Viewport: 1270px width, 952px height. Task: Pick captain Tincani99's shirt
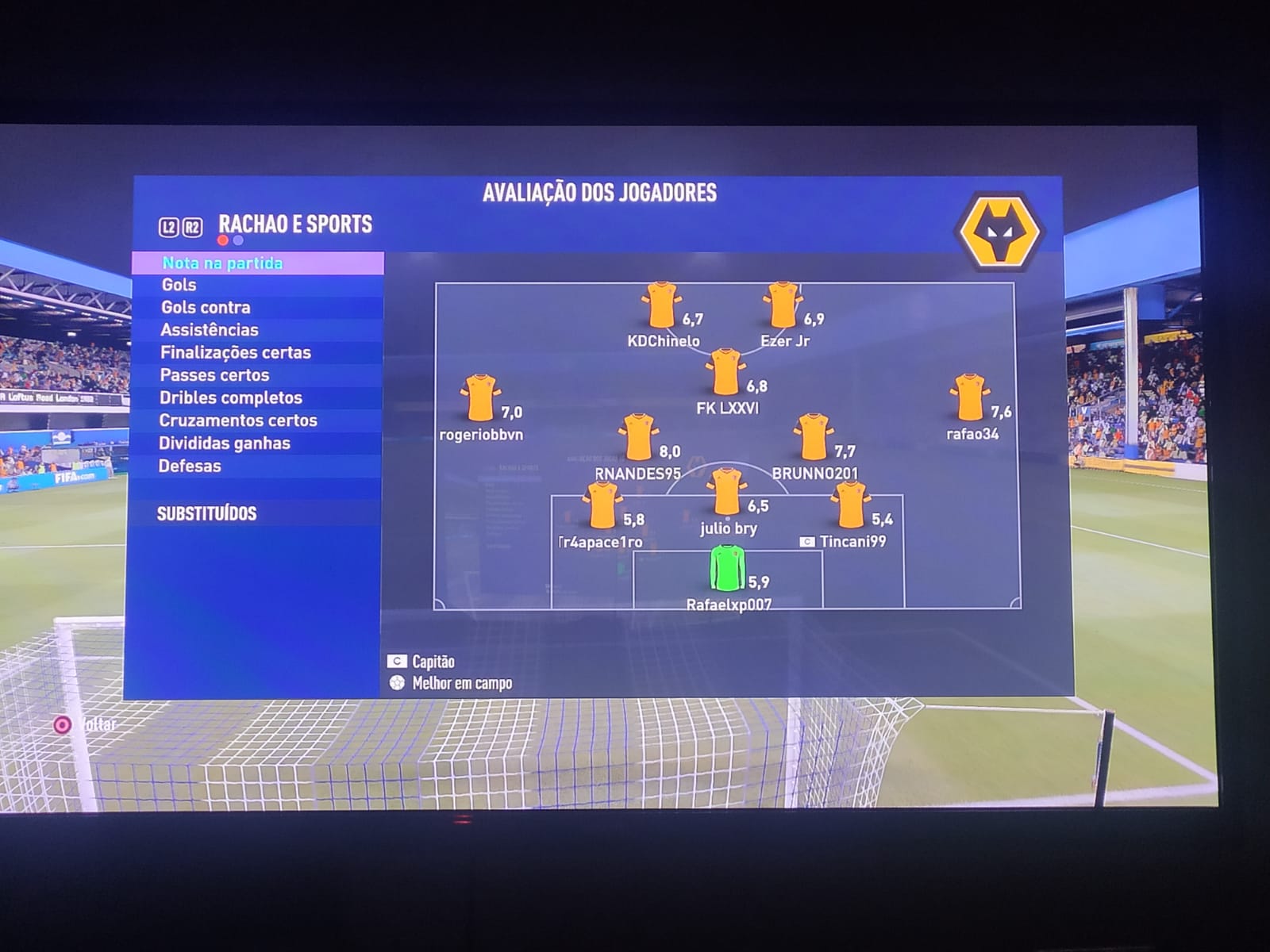tap(850, 505)
